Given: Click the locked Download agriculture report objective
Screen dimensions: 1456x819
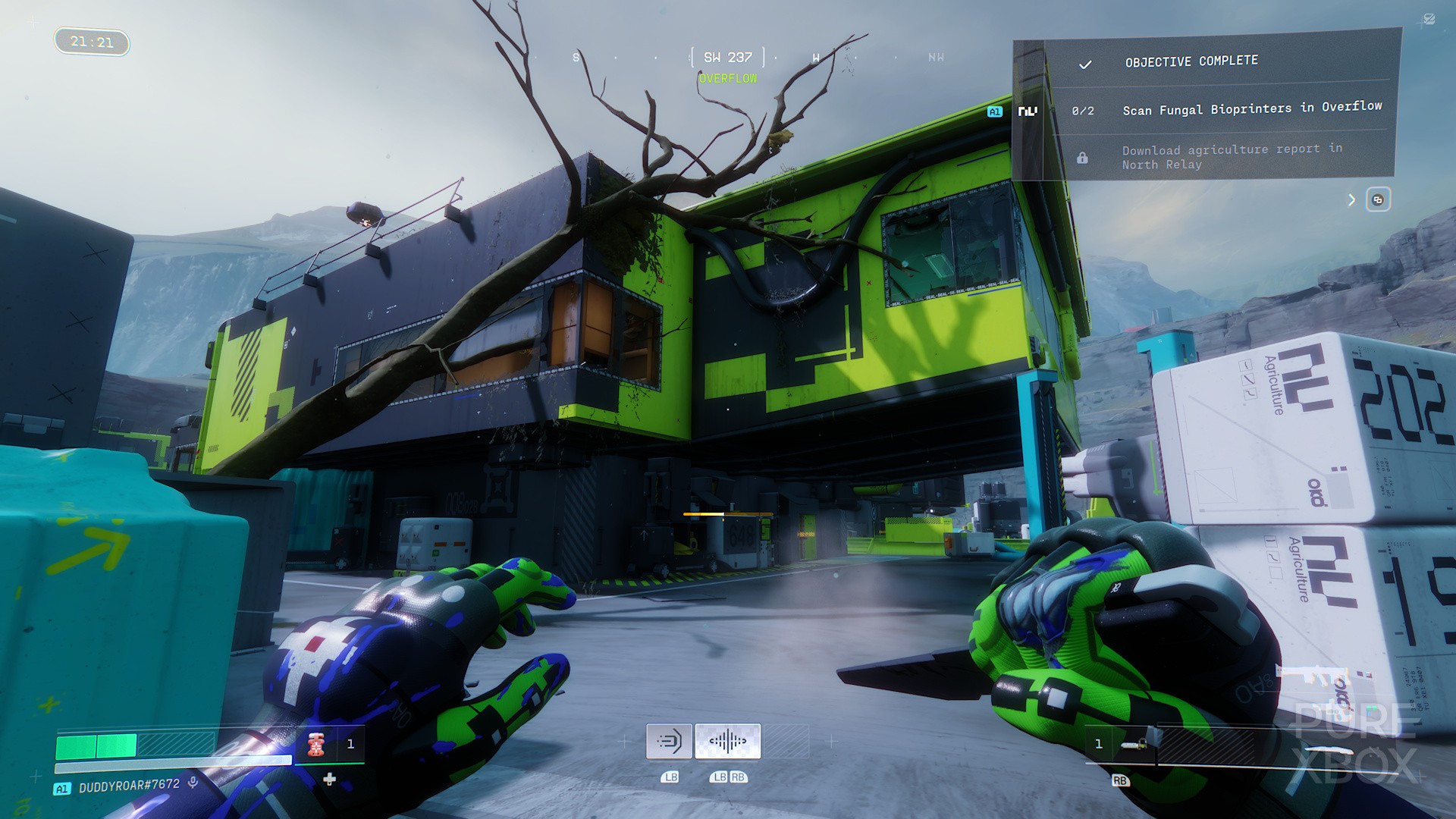Looking at the screenshot, I should coord(1232,157).
